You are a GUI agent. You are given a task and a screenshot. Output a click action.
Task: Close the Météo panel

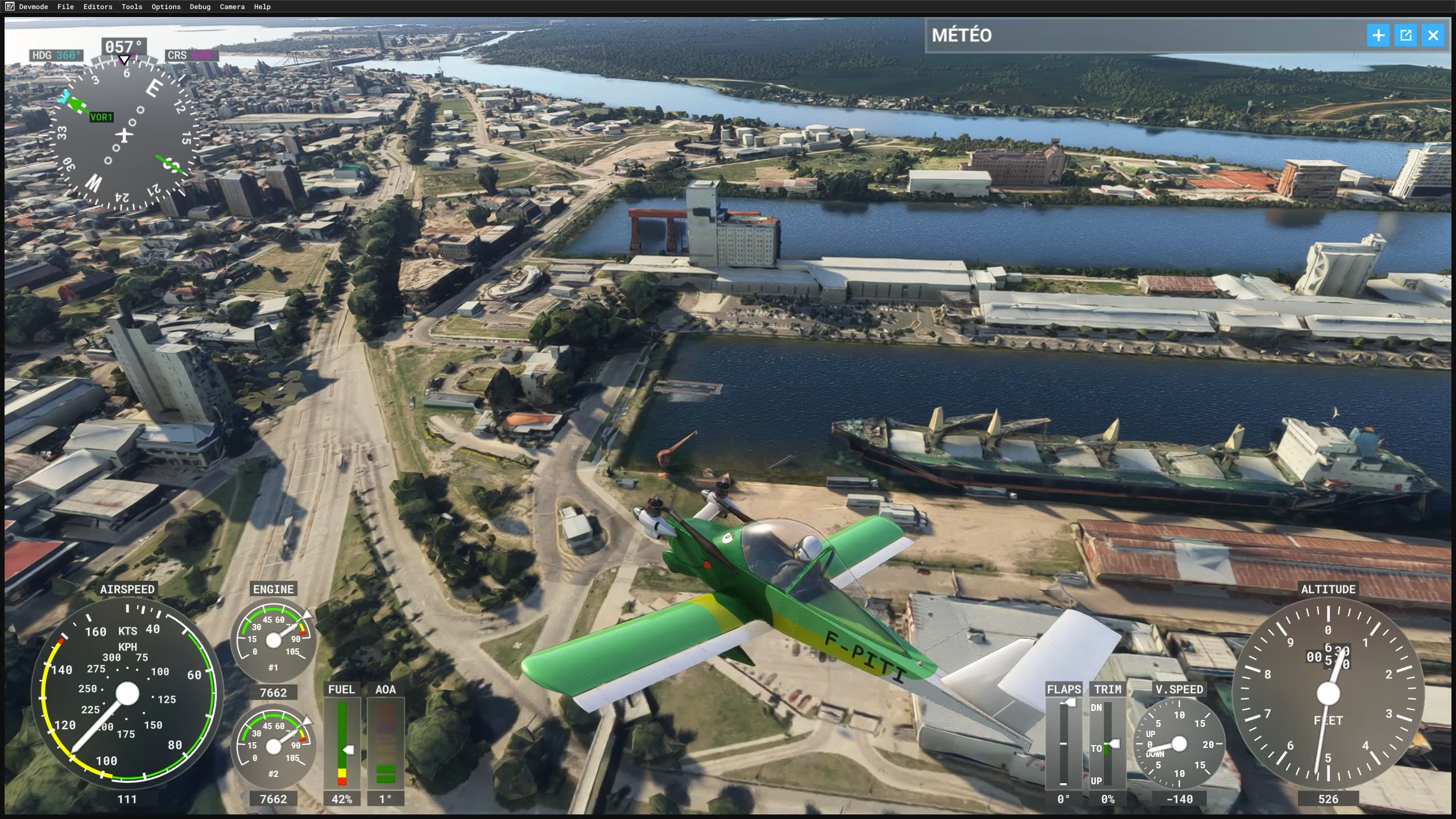(x=1433, y=35)
